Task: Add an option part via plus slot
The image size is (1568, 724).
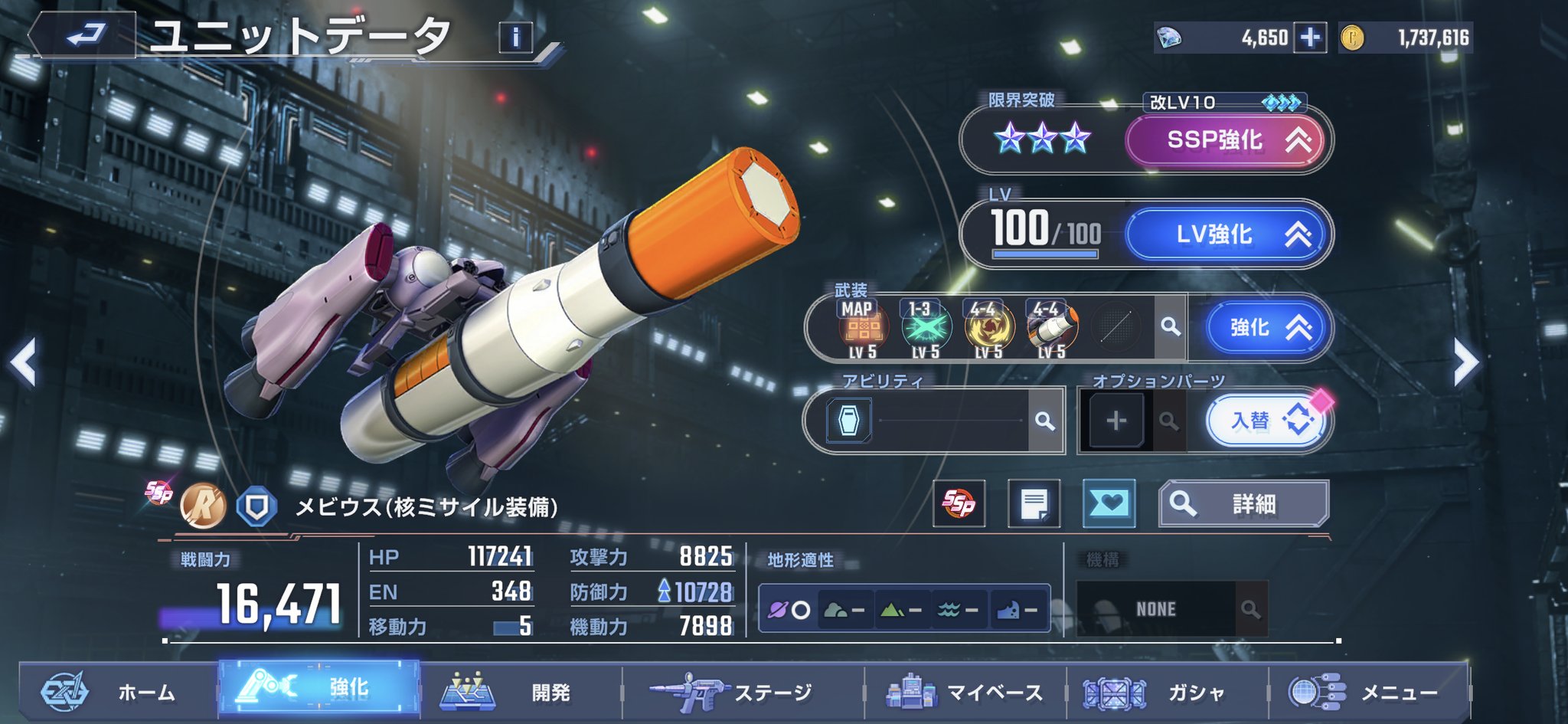Action: tap(1116, 421)
